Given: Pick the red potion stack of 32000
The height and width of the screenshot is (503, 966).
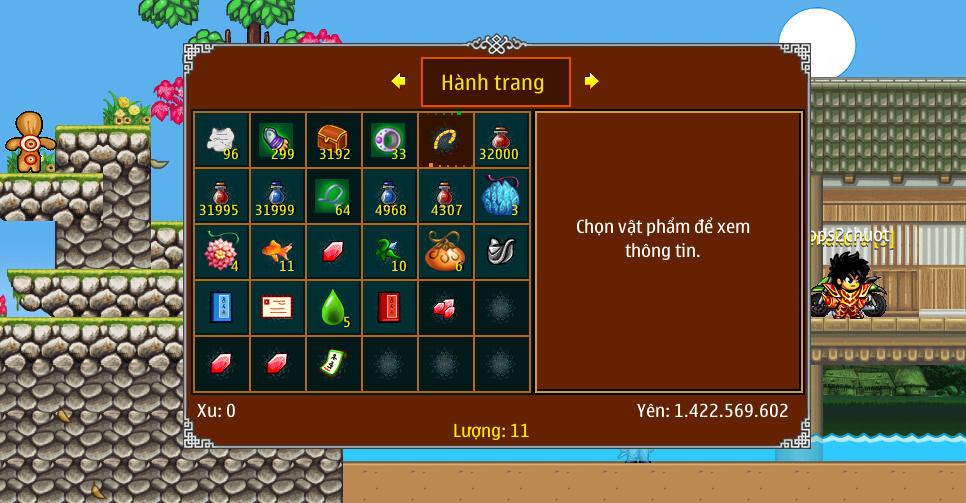Looking at the screenshot, I should [501, 139].
